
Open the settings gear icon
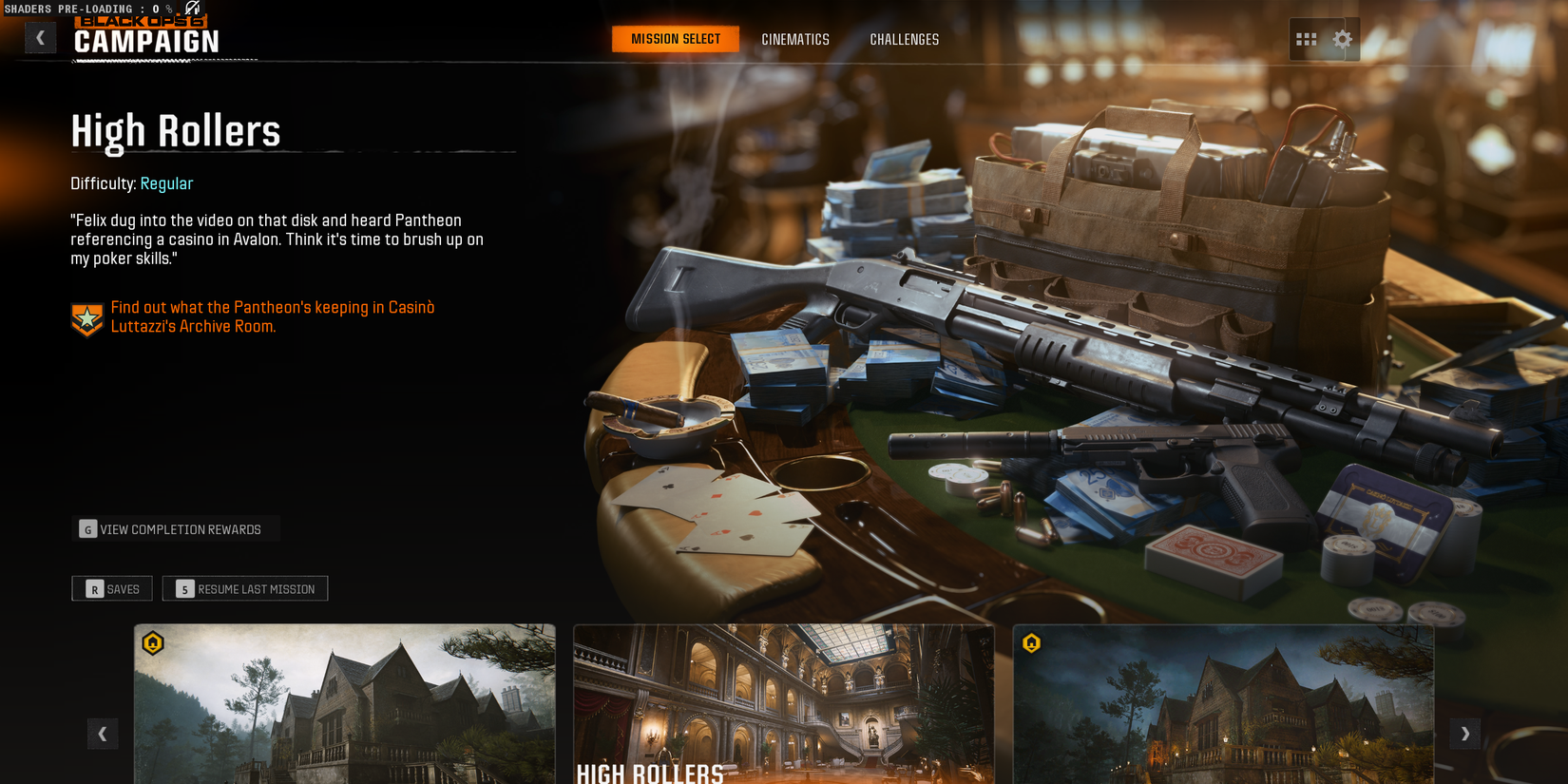(1342, 39)
